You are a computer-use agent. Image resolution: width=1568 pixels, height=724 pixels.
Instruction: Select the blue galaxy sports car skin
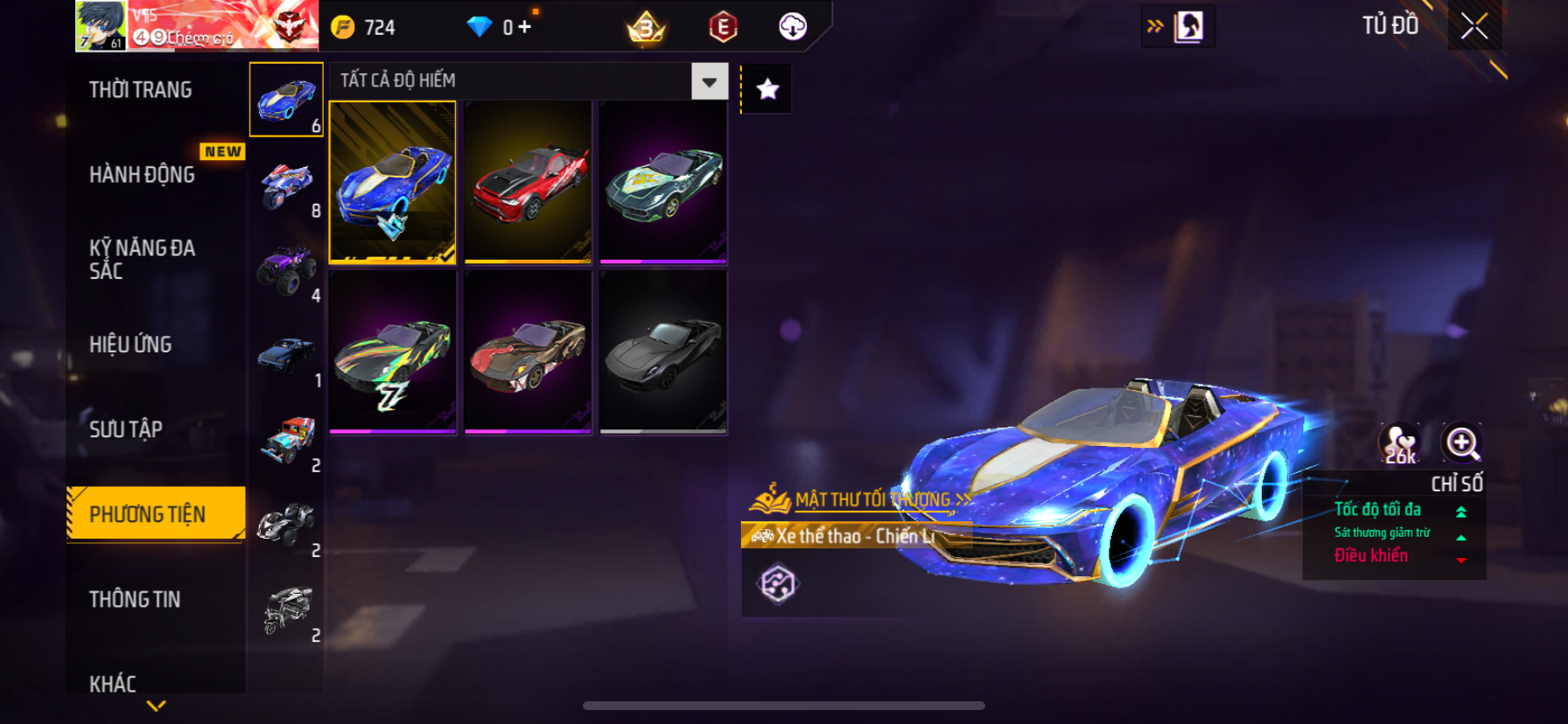pos(392,182)
